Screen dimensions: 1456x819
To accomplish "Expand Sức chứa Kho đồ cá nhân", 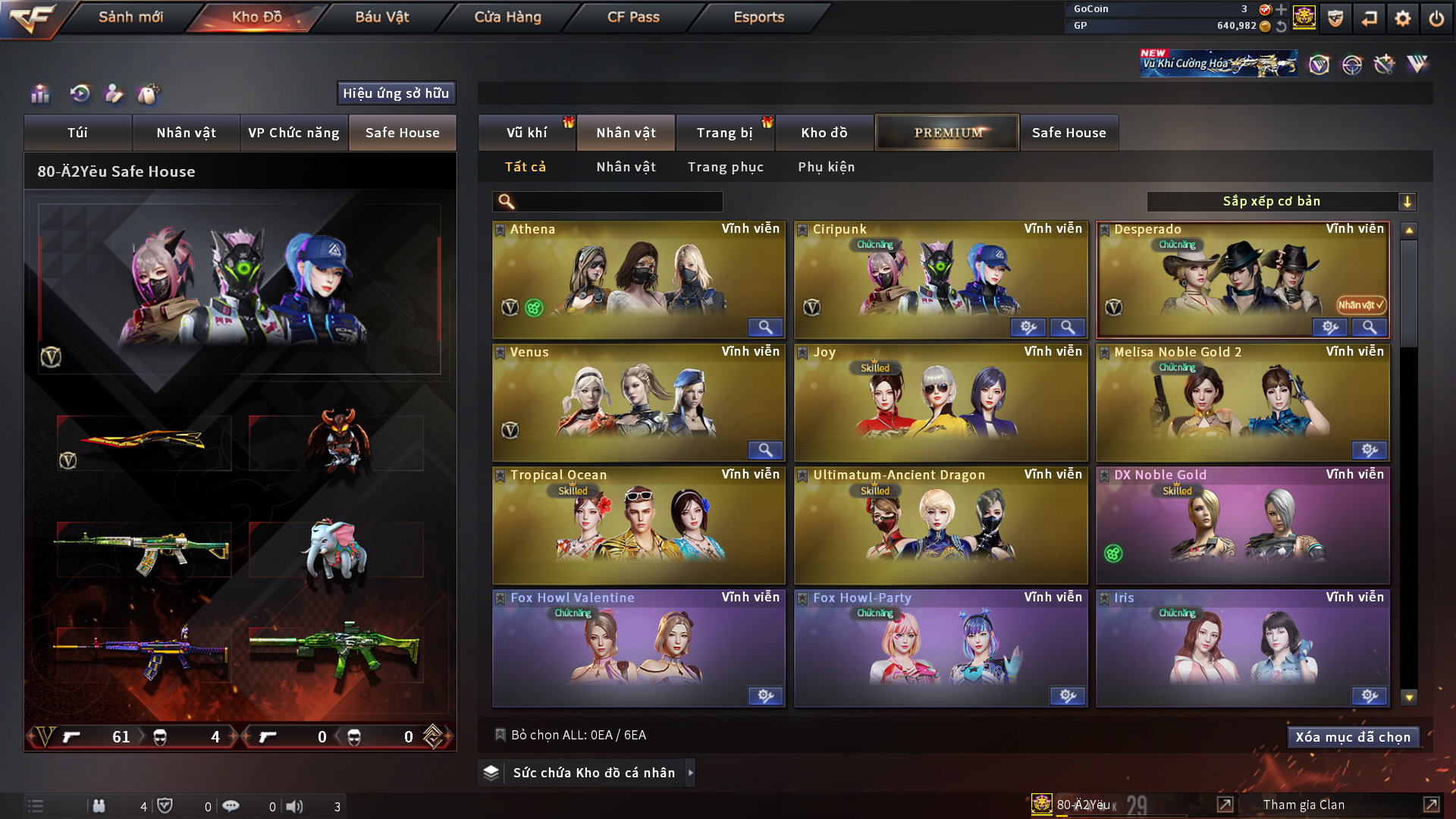I will 587,773.
